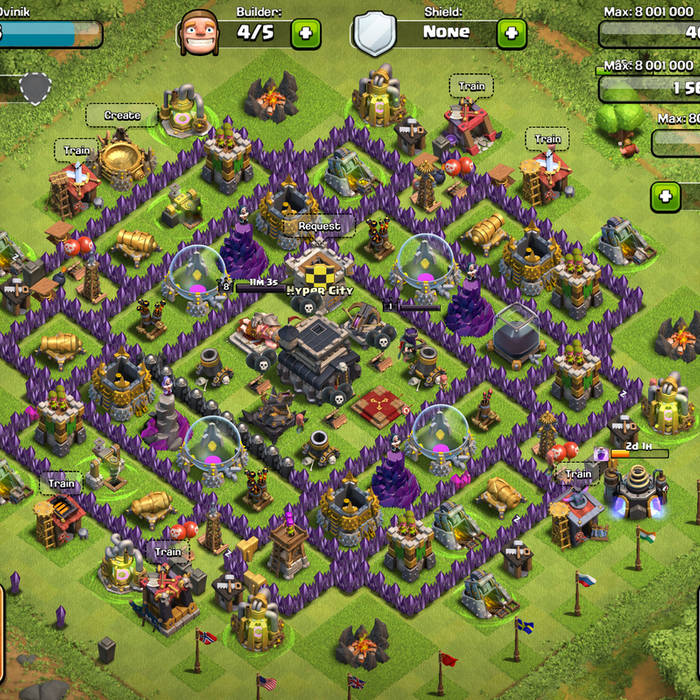Image resolution: width=700 pixels, height=700 pixels.
Task: Click the white shield icon
Action: coord(375,33)
